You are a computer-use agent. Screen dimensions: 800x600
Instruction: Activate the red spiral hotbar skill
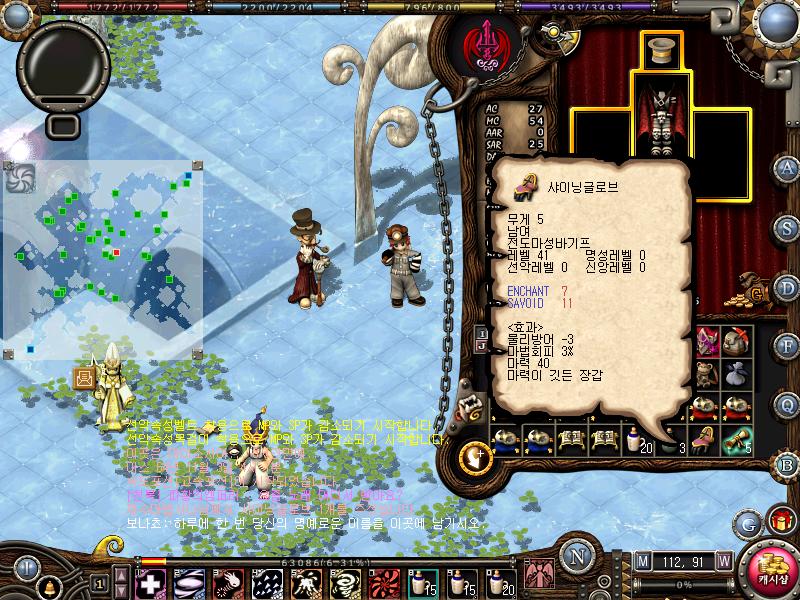coord(385,581)
